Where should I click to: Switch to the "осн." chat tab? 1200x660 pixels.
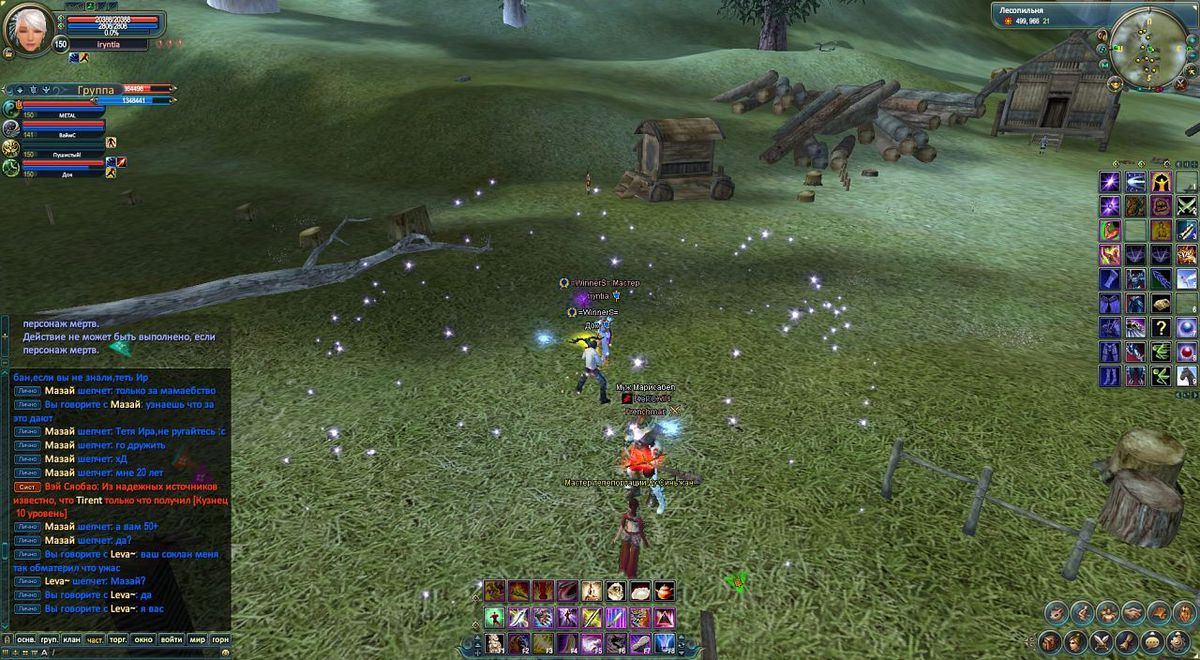click(x=26, y=638)
